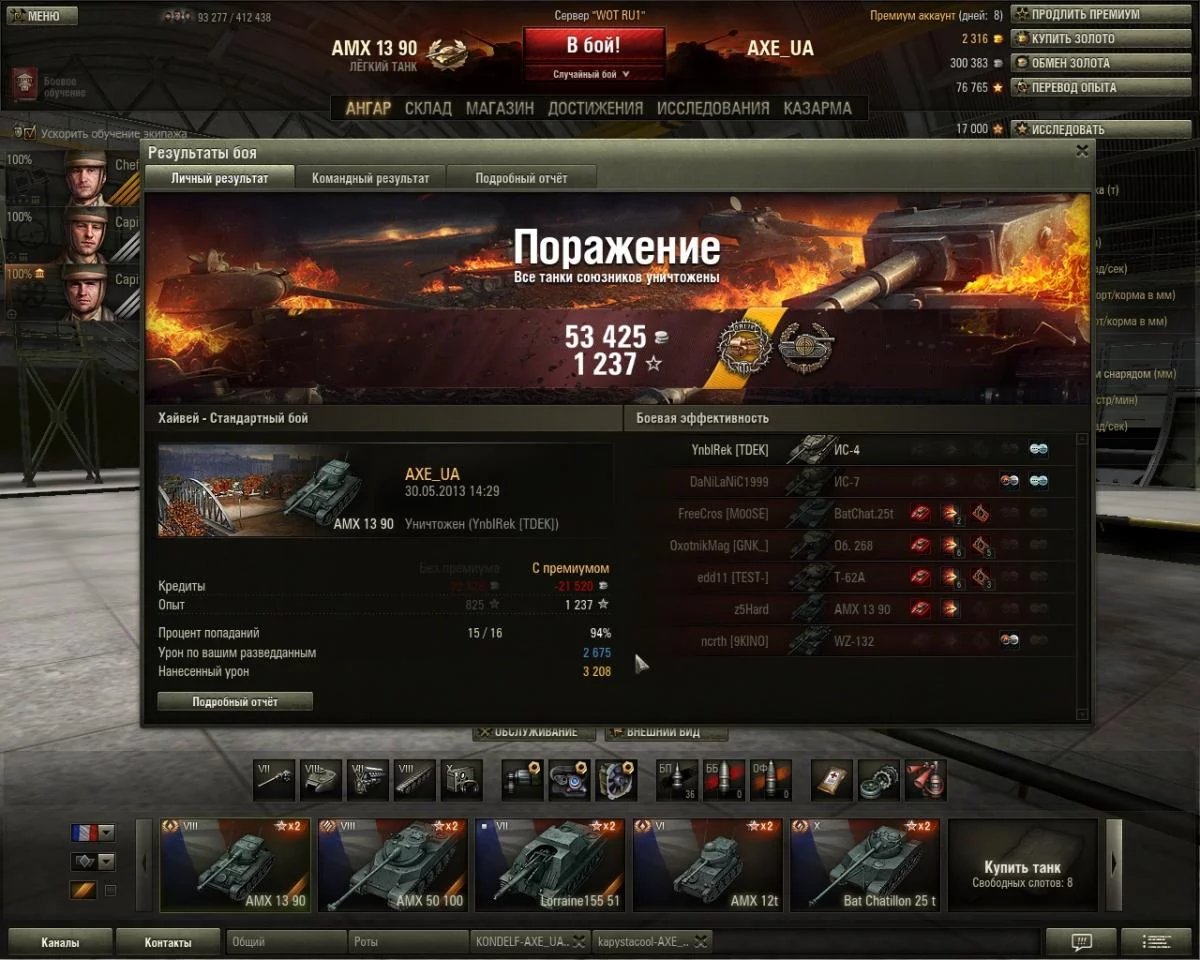The image size is (1200, 960).
Task: Select the Личный результат tab
Action: coord(220,178)
